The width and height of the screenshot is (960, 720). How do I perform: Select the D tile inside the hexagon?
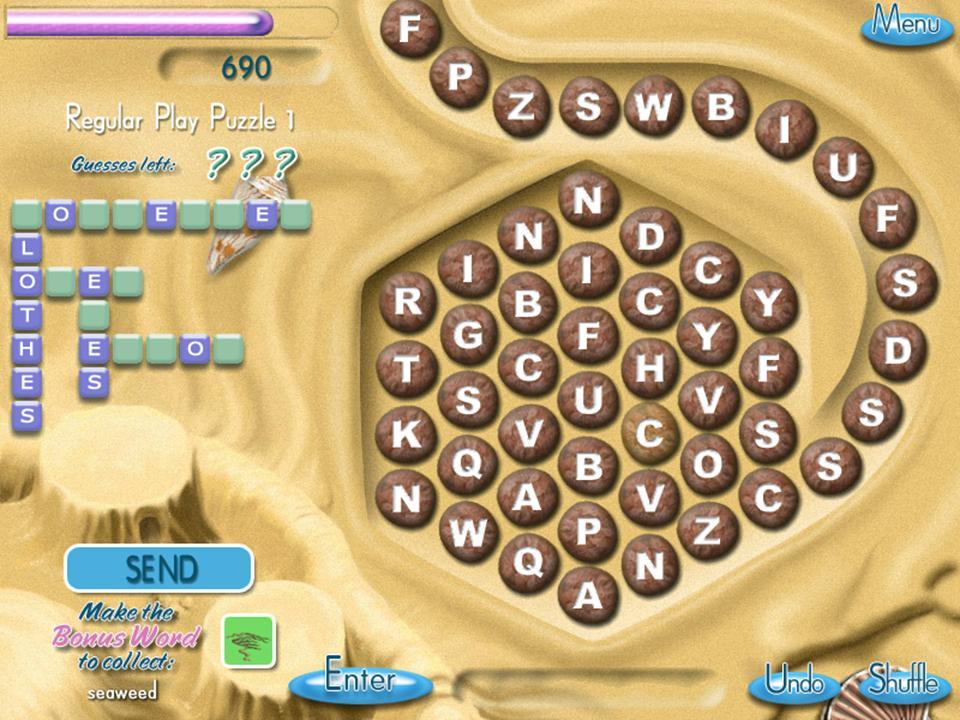(650, 237)
